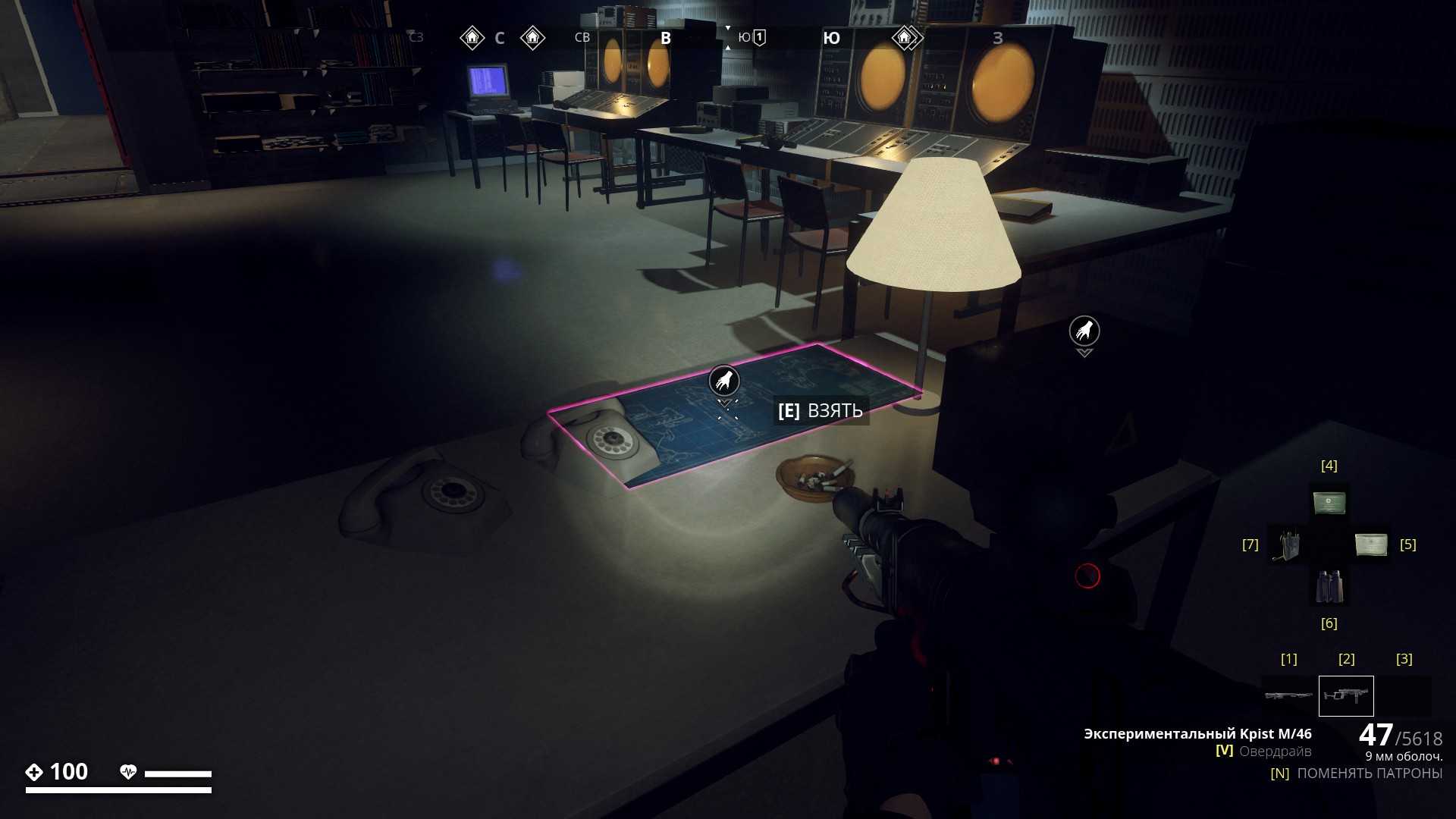Click the mission marker numbered 1 on compass
Viewport: 1456px width, 819px height.
coord(759,37)
